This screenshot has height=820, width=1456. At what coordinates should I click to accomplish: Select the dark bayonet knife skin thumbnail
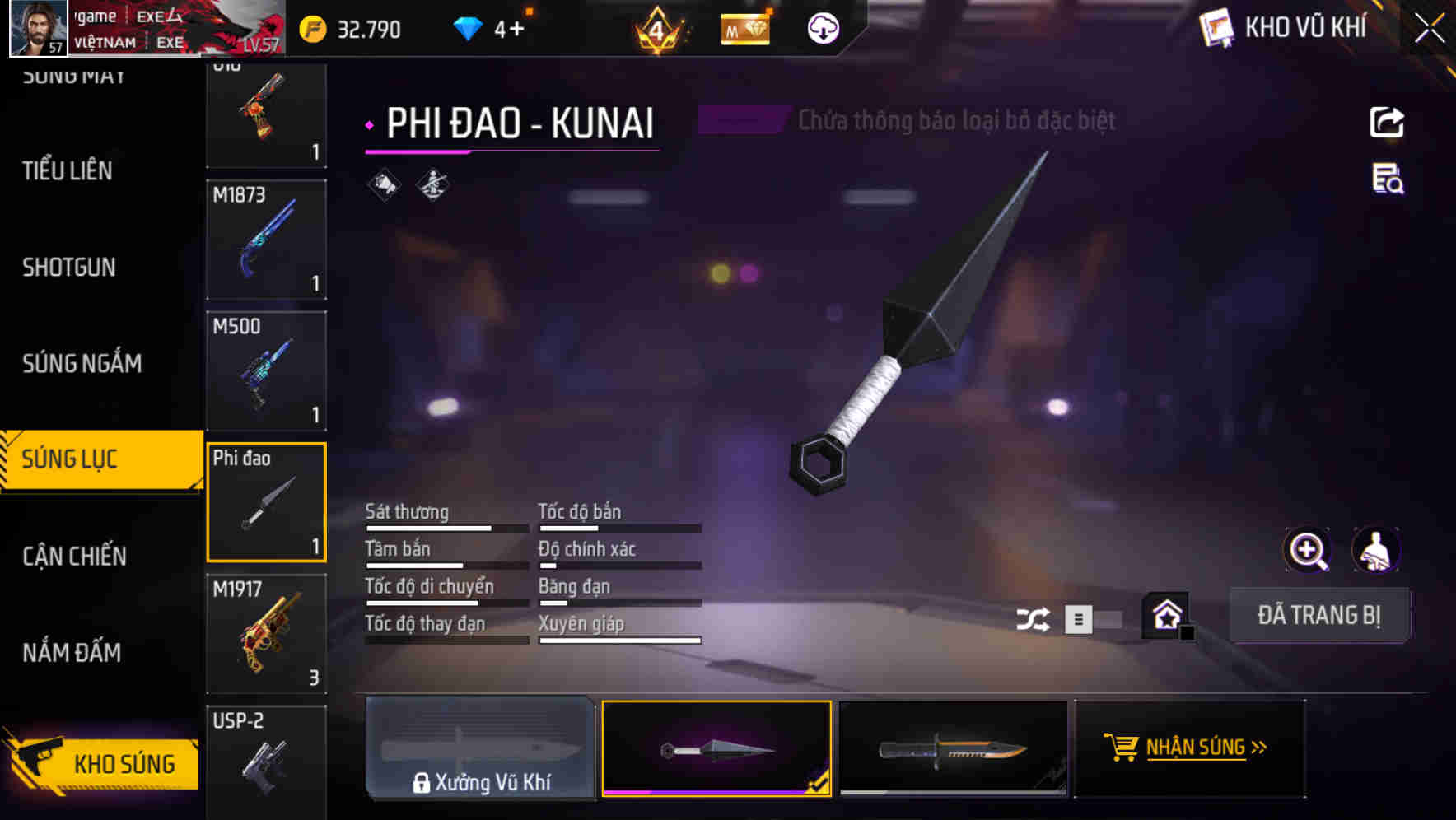(x=955, y=748)
